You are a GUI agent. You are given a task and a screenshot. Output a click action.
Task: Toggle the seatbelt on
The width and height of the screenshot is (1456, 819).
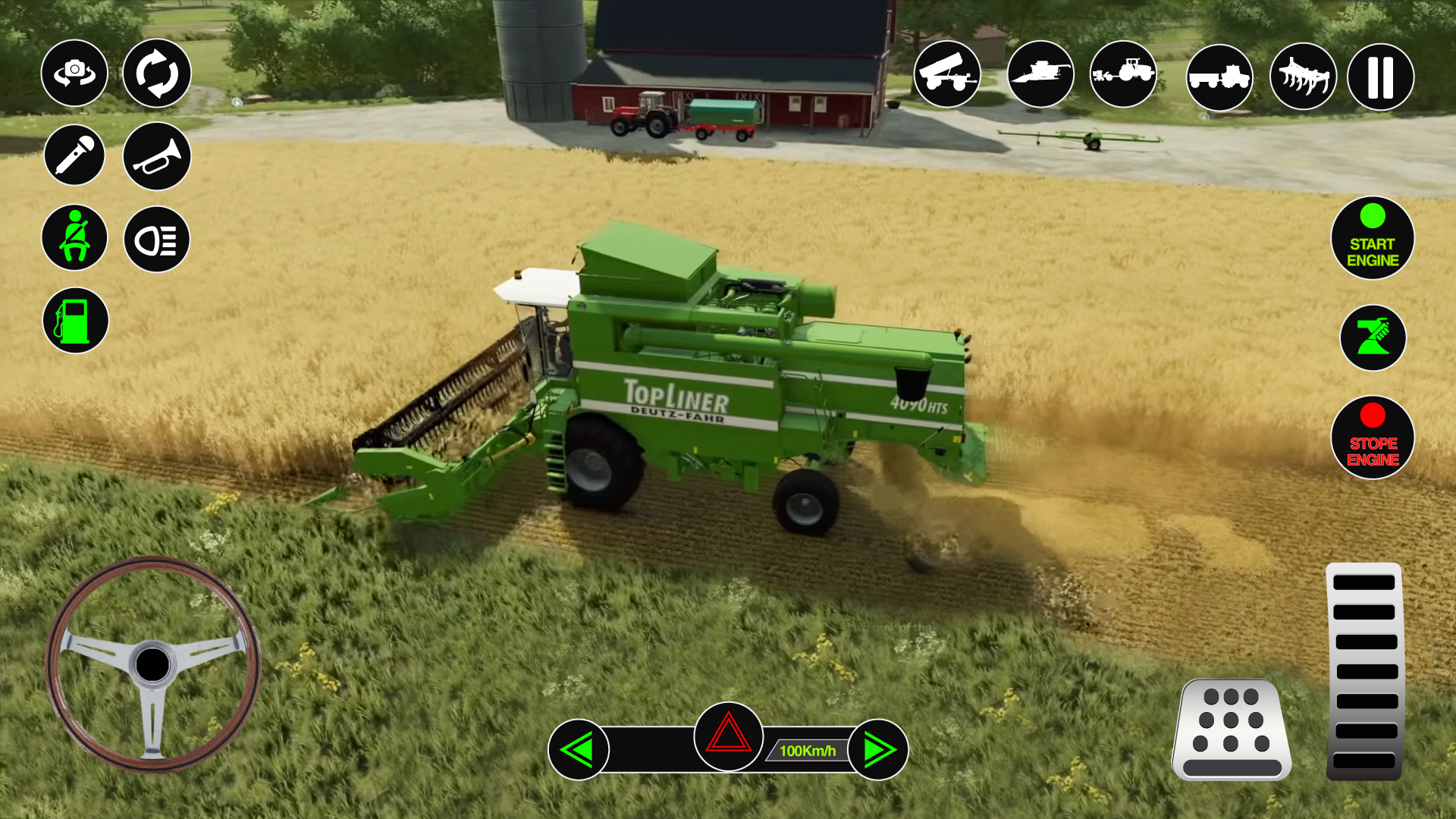(x=74, y=237)
